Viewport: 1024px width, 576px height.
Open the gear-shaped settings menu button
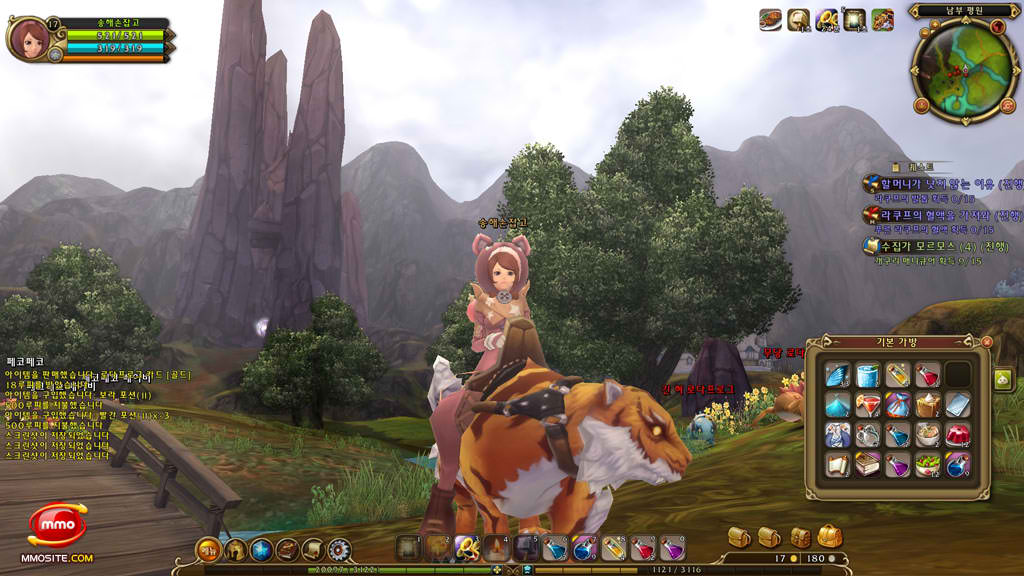pos(340,548)
